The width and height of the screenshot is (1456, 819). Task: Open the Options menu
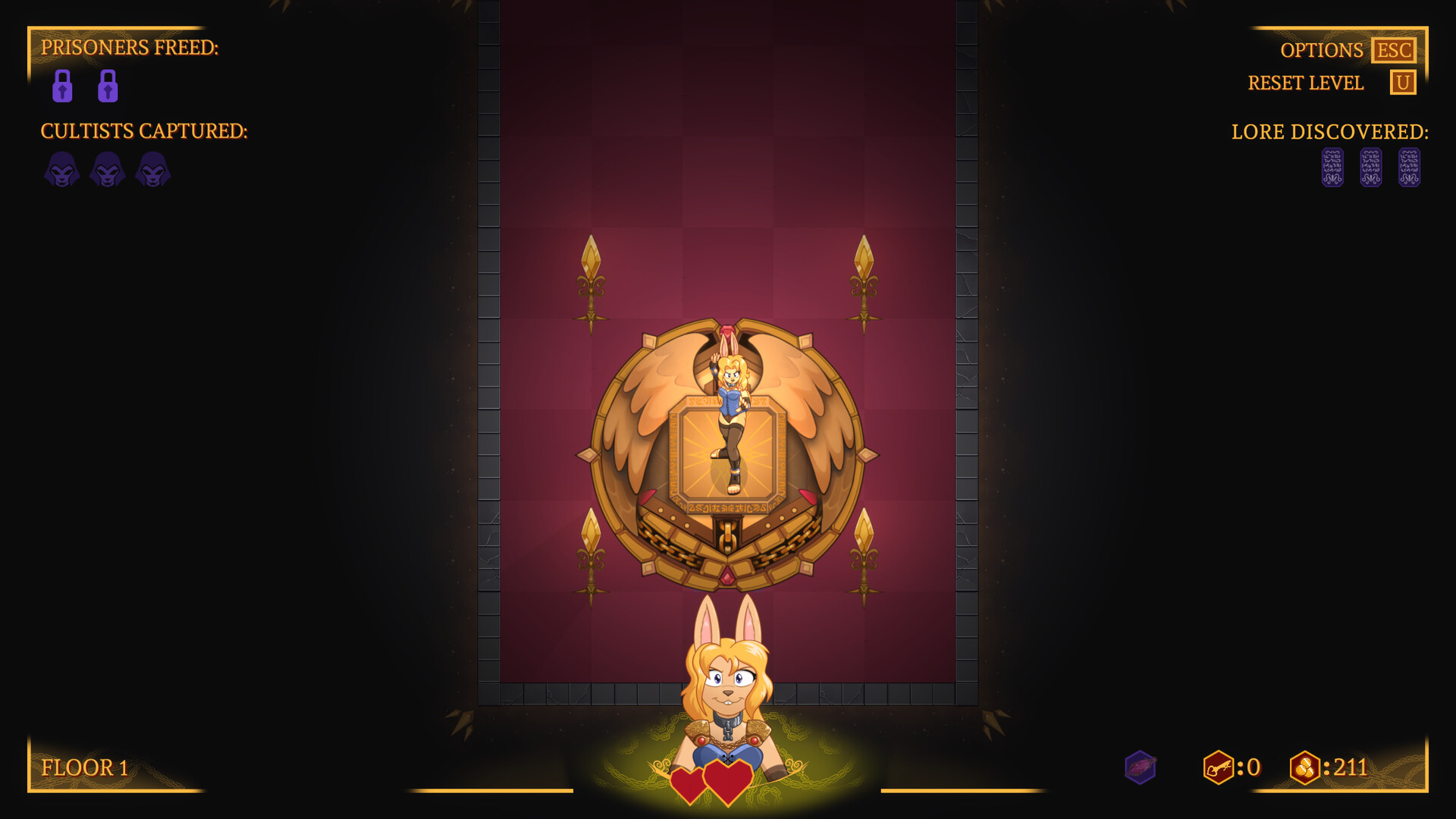[1322, 50]
